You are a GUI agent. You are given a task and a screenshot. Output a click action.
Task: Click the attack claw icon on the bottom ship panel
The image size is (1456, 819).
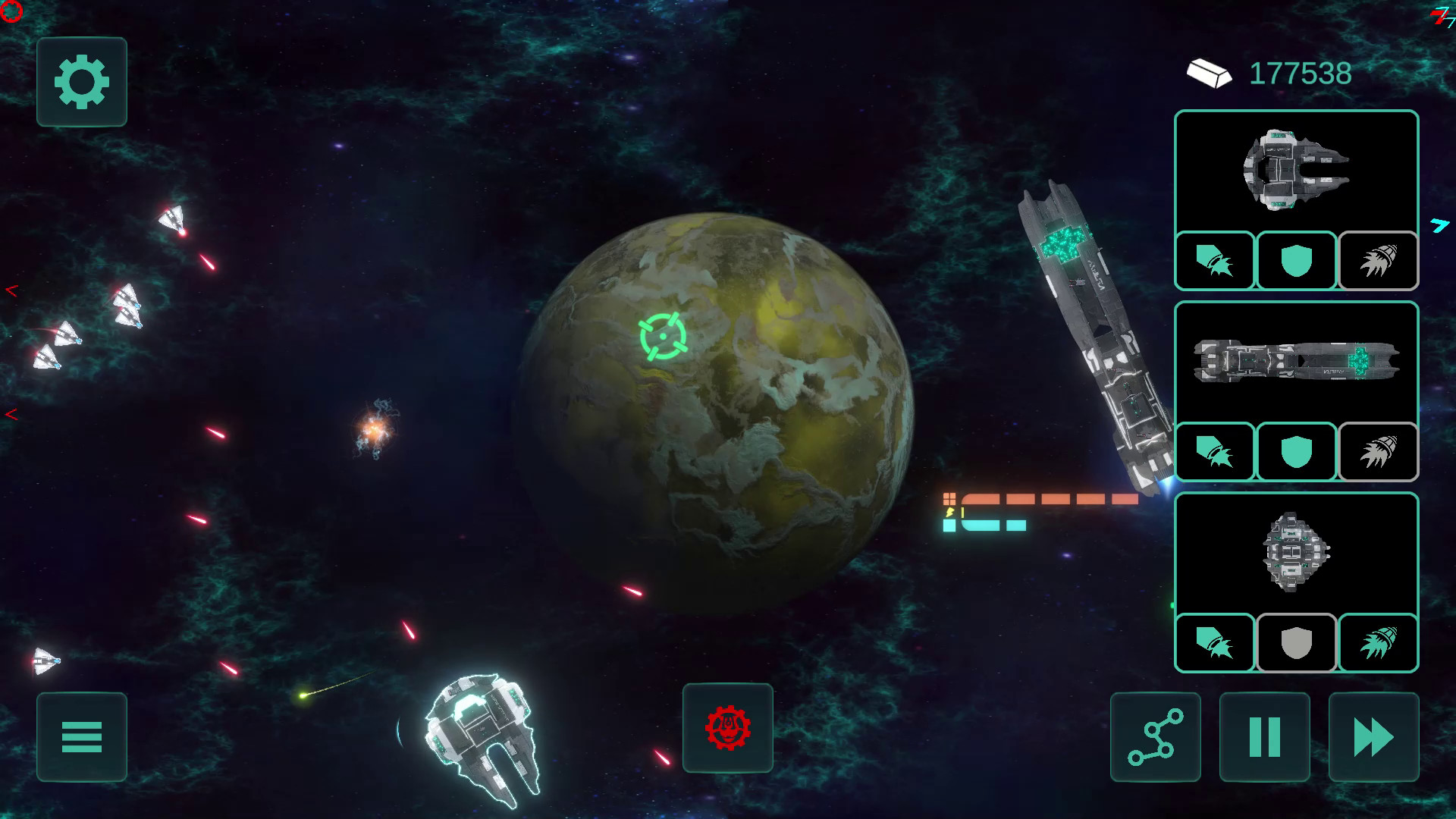coord(1215,643)
